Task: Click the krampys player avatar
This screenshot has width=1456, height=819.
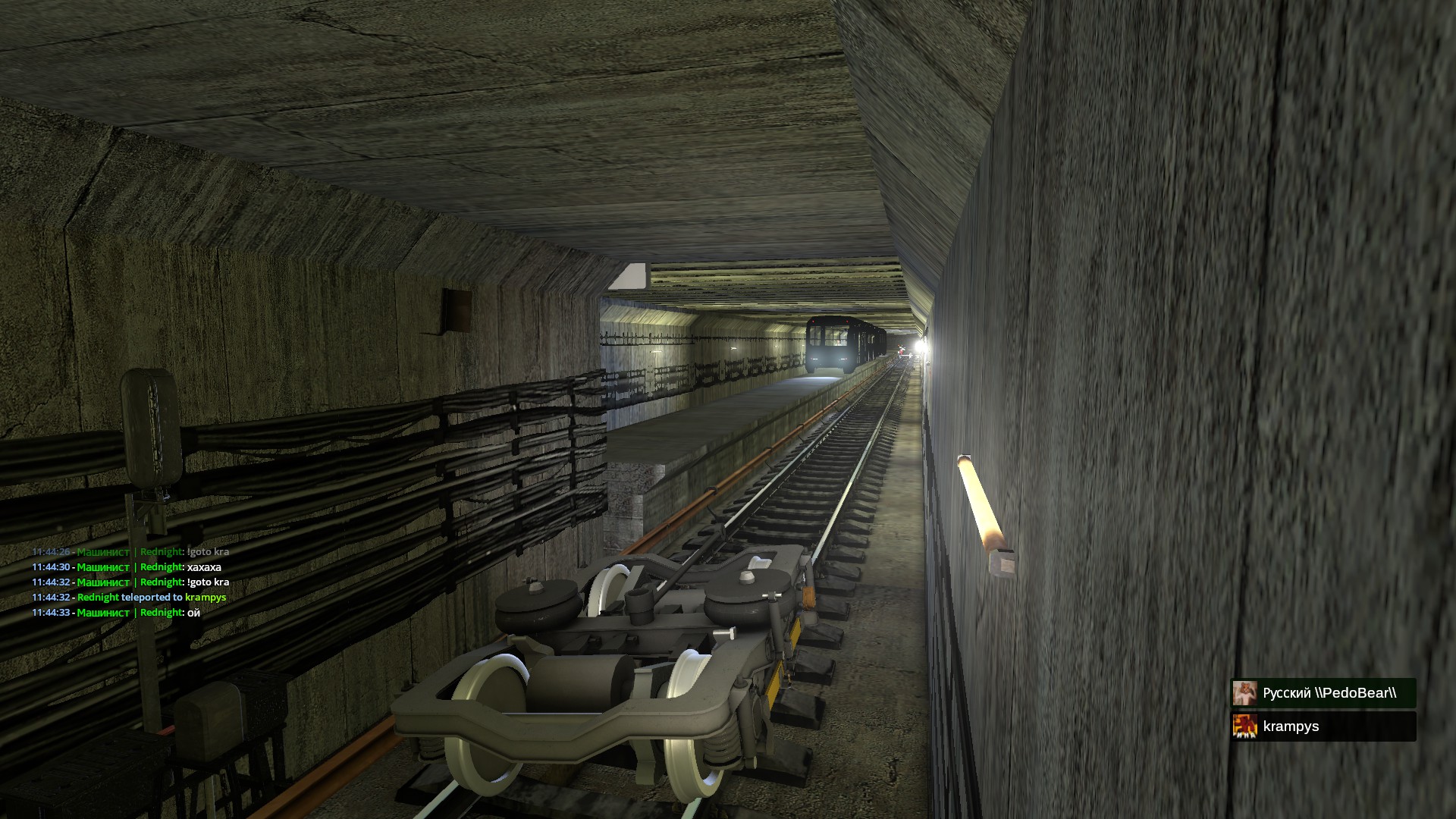Action: click(1244, 726)
